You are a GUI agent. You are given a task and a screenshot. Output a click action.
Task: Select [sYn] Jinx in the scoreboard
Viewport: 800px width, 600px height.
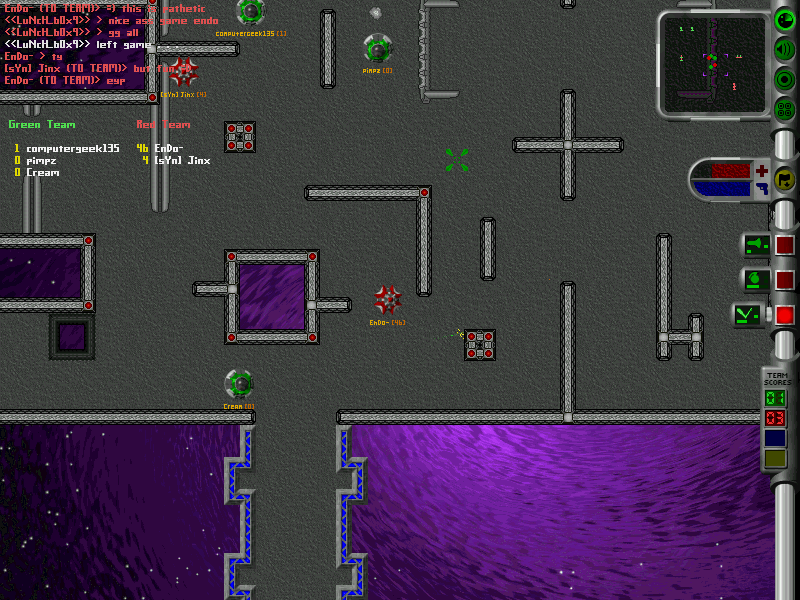point(182,160)
